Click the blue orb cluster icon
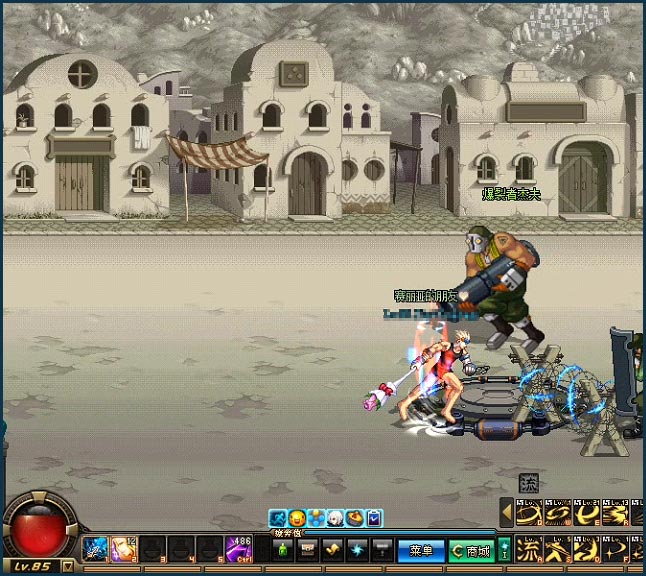646x576 pixels. click(316, 518)
